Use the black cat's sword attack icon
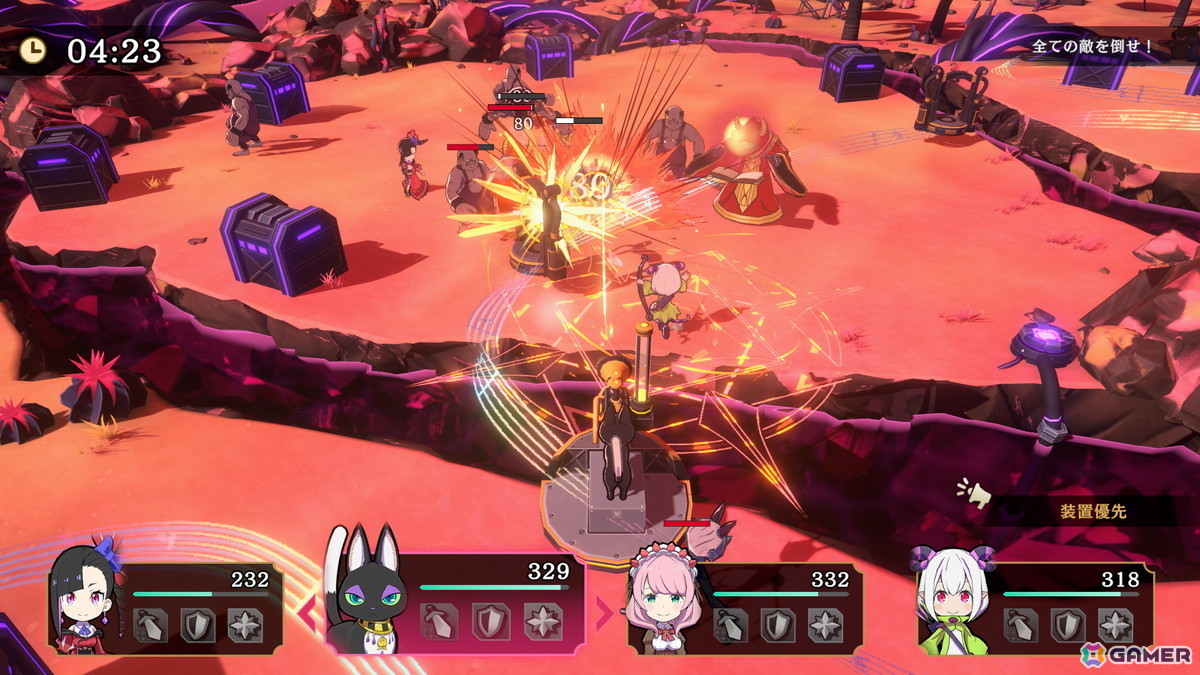This screenshot has width=1200, height=675. [x=442, y=622]
